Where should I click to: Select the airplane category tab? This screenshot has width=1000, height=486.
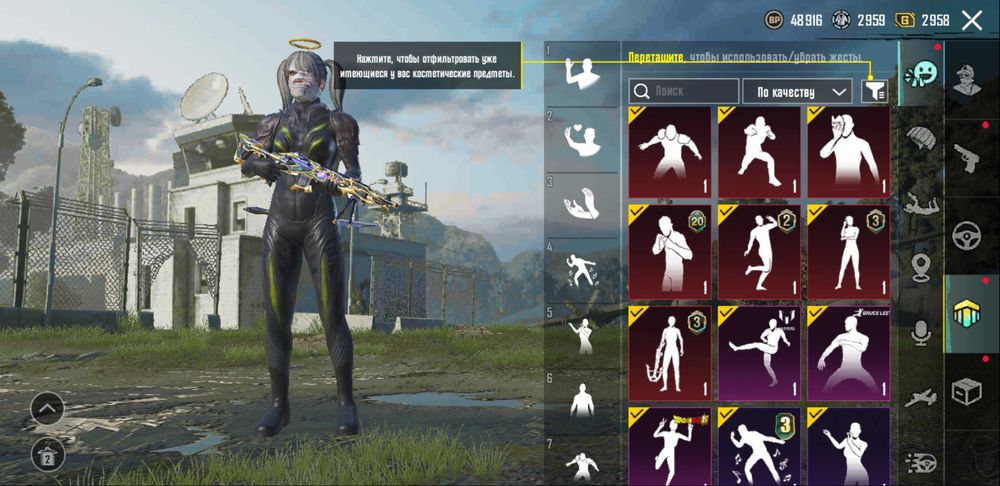coord(920,399)
